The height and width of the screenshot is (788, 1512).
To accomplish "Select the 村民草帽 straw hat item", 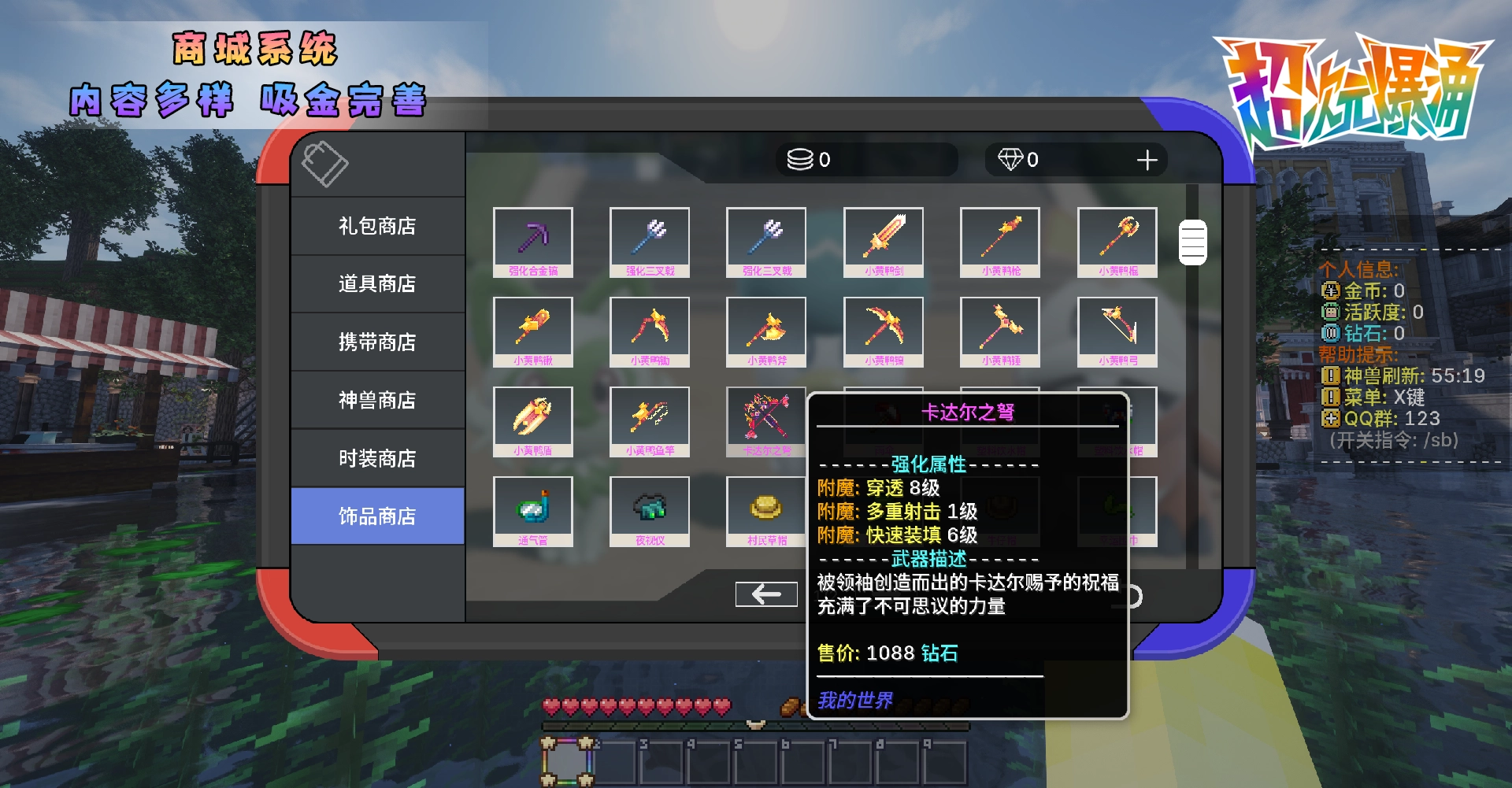I will coord(765,510).
